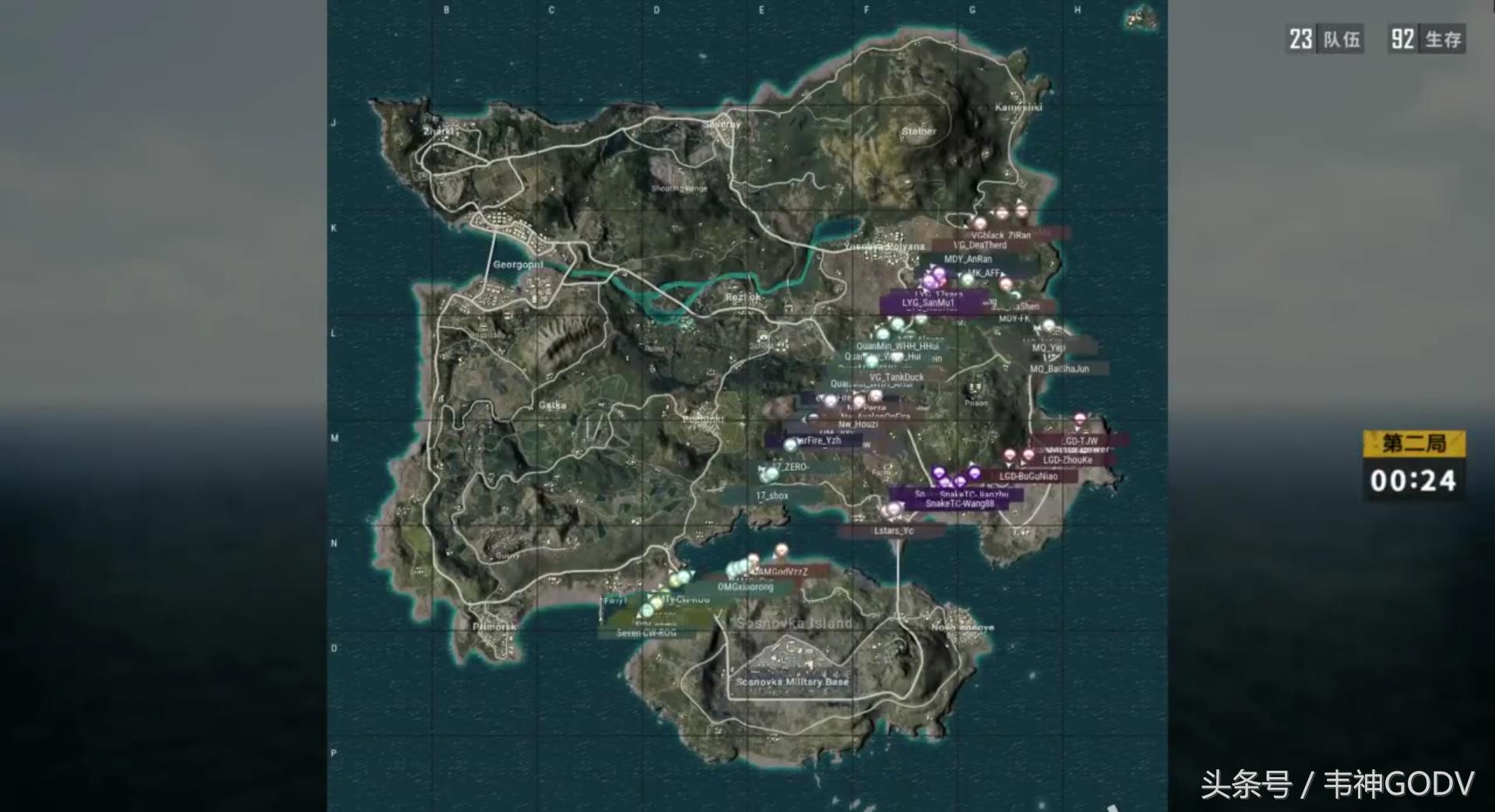This screenshot has height=812, width=1495.
Task: Select the LYG_SanMu1 player label
Action: point(927,303)
